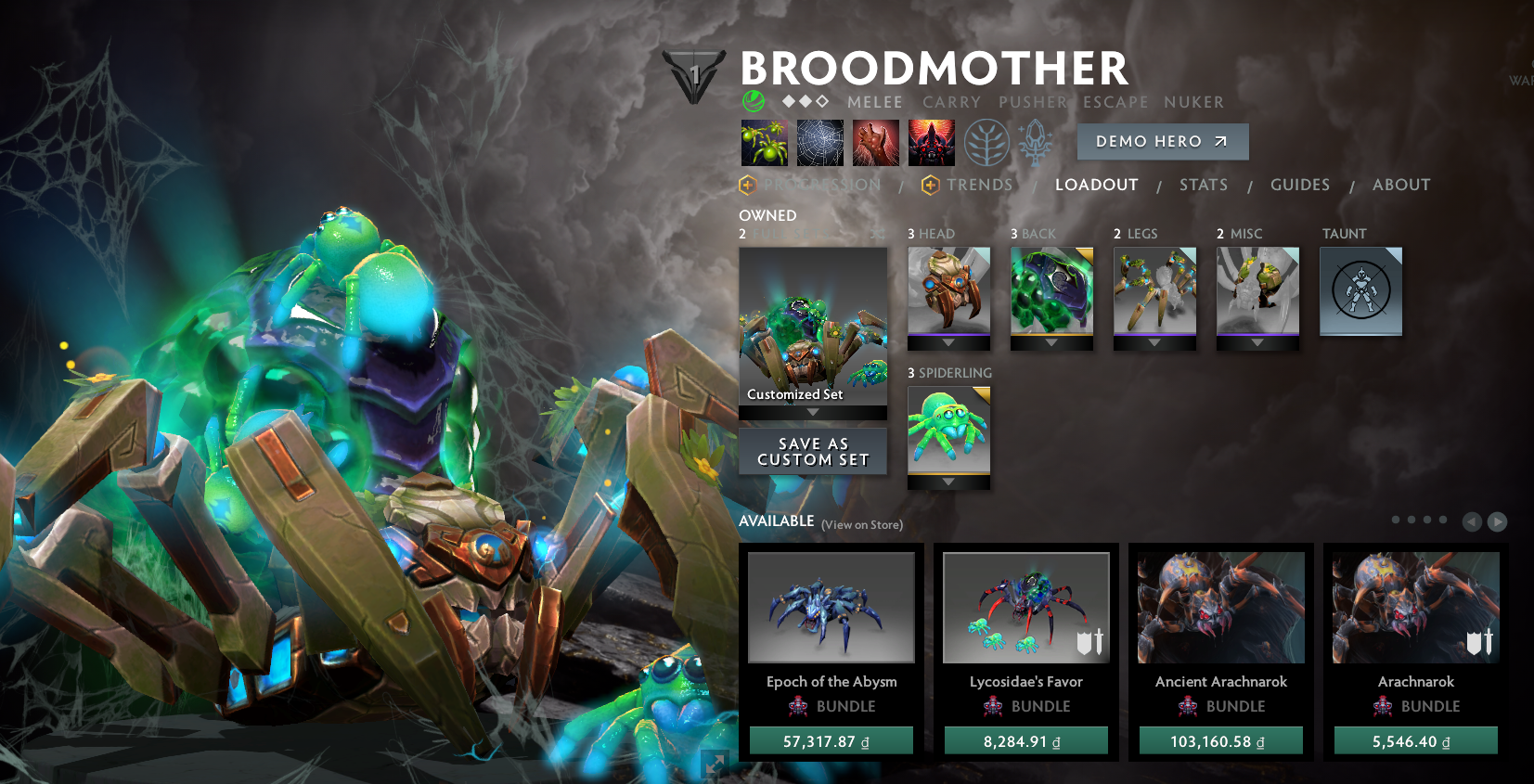Viewport: 1534px width, 784px height.
Task: Click SAVE AS CUSTOM SET
Action: (x=813, y=452)
